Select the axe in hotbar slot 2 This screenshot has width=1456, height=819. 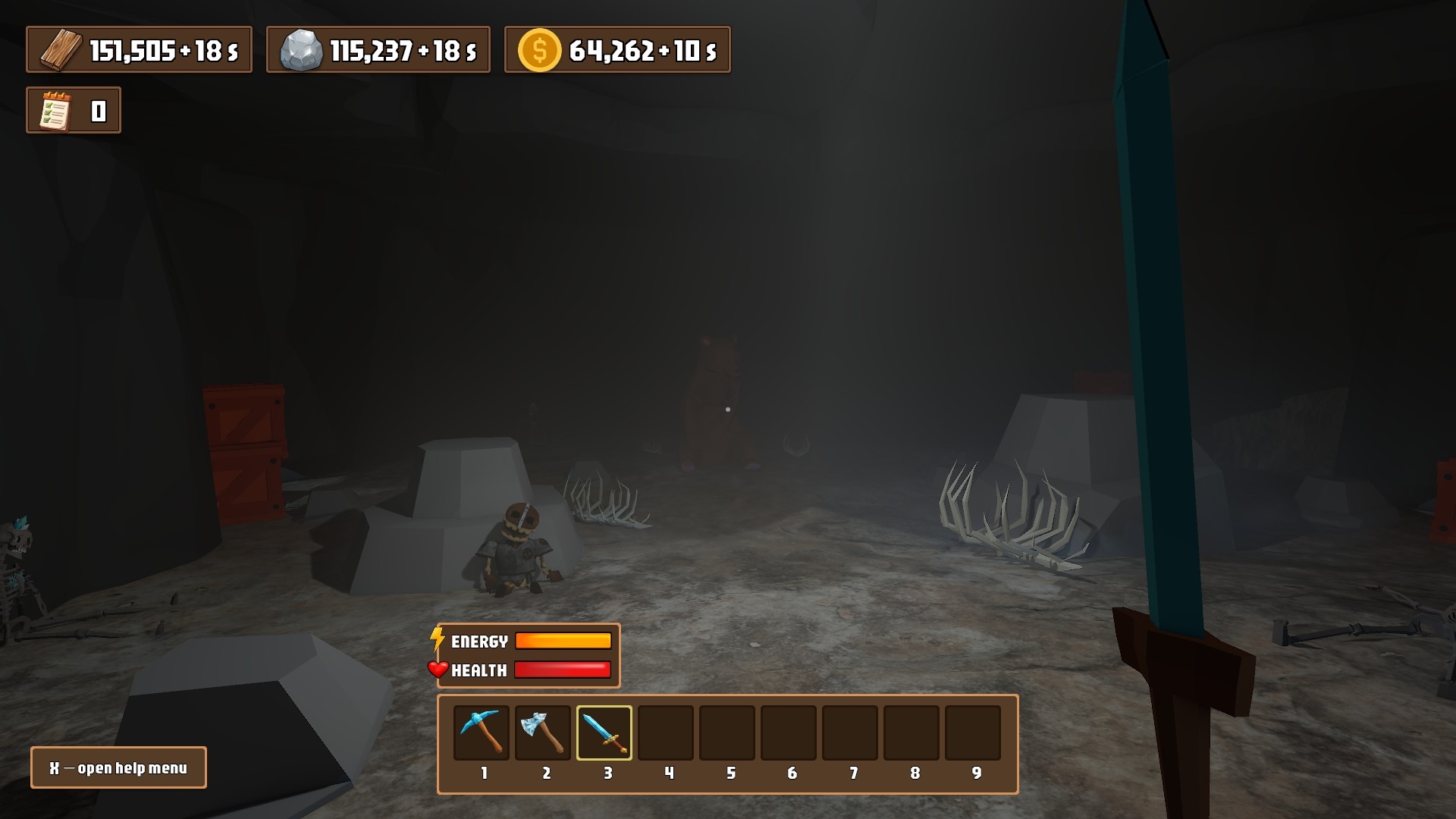[543, 733]
